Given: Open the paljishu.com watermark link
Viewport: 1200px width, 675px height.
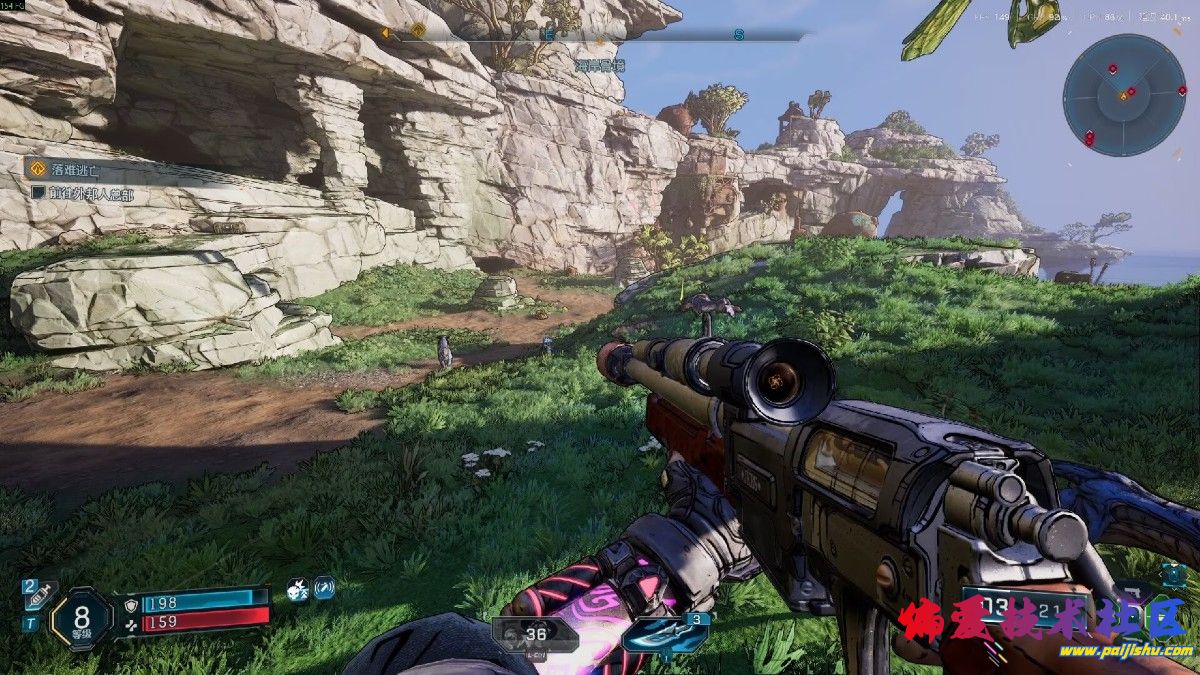Looking at the screenshot, I should coord(1127,652).
